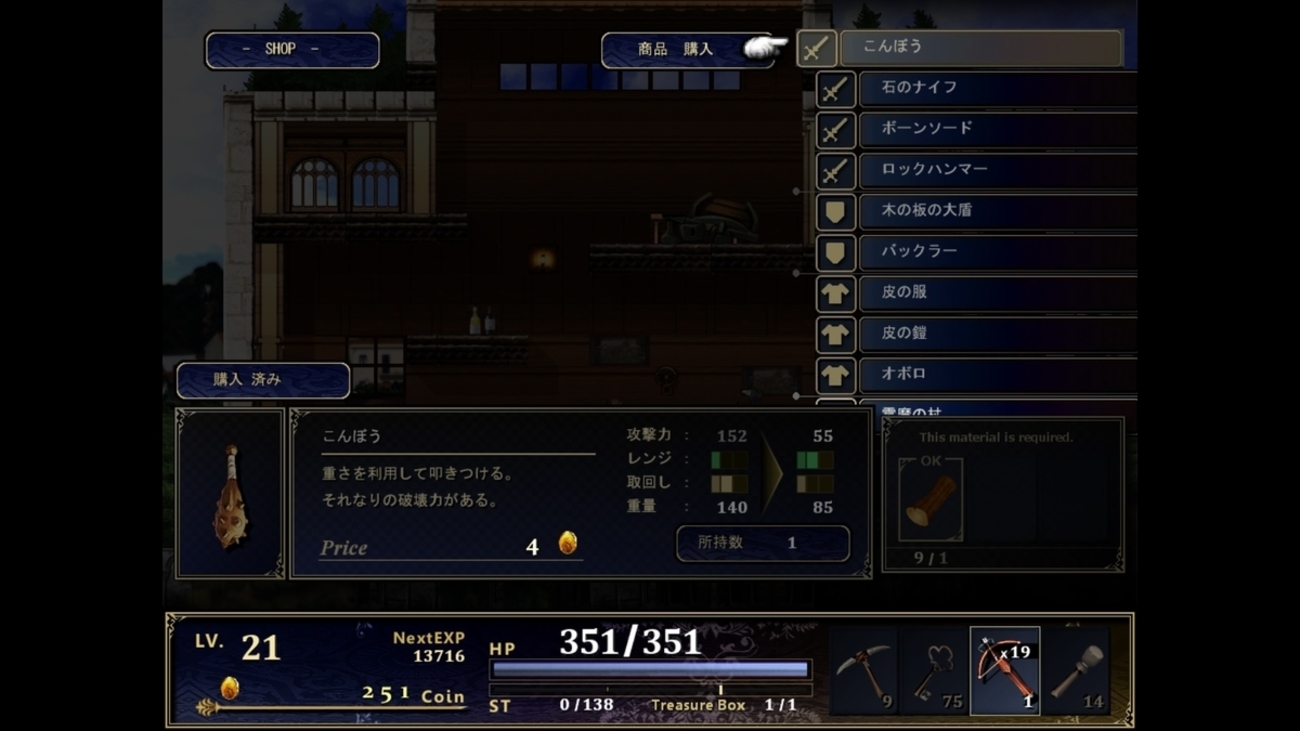The image size is (1300, 731).
Task: Choose 皮の鎧 armor entry
Action: click(996, 334)
